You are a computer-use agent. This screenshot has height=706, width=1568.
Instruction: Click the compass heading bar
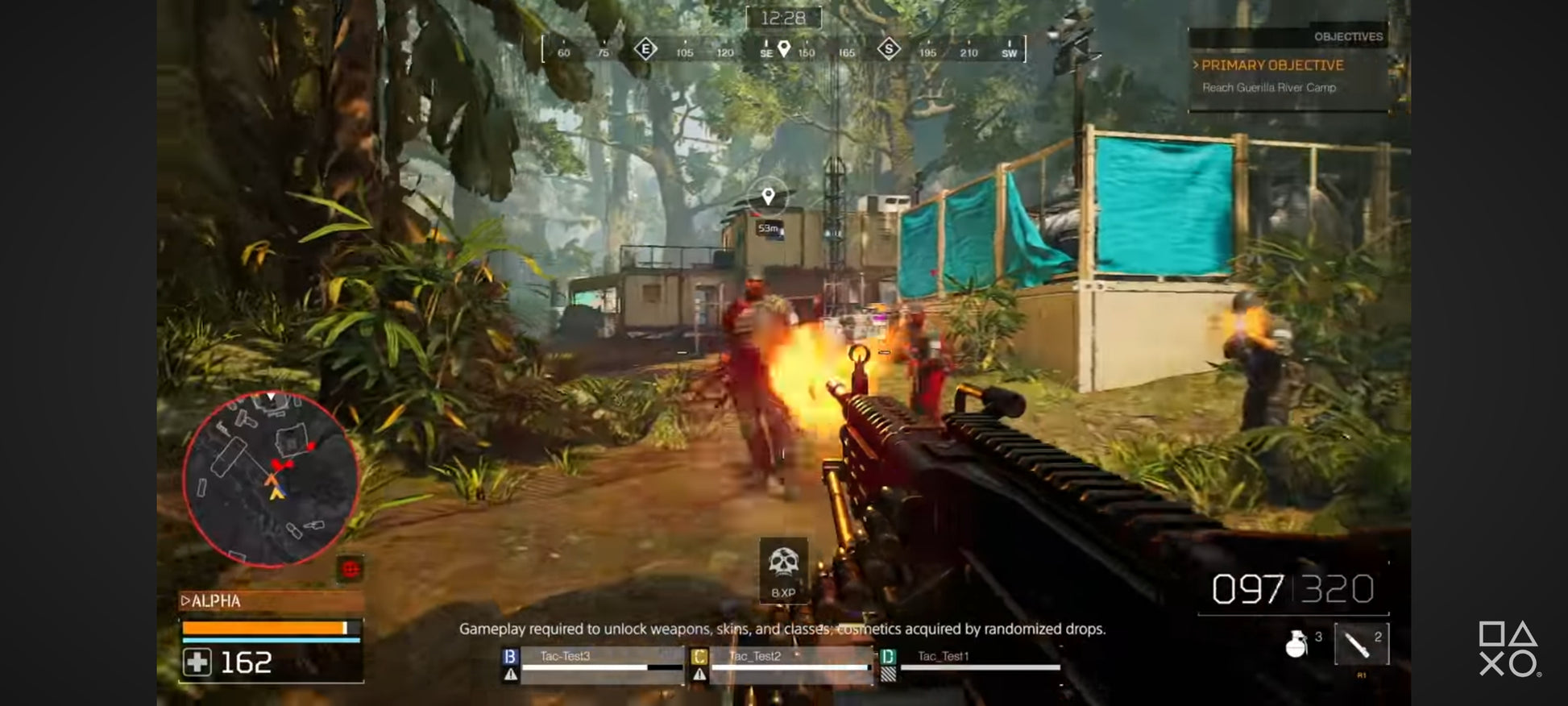click(x=784, y=50)
